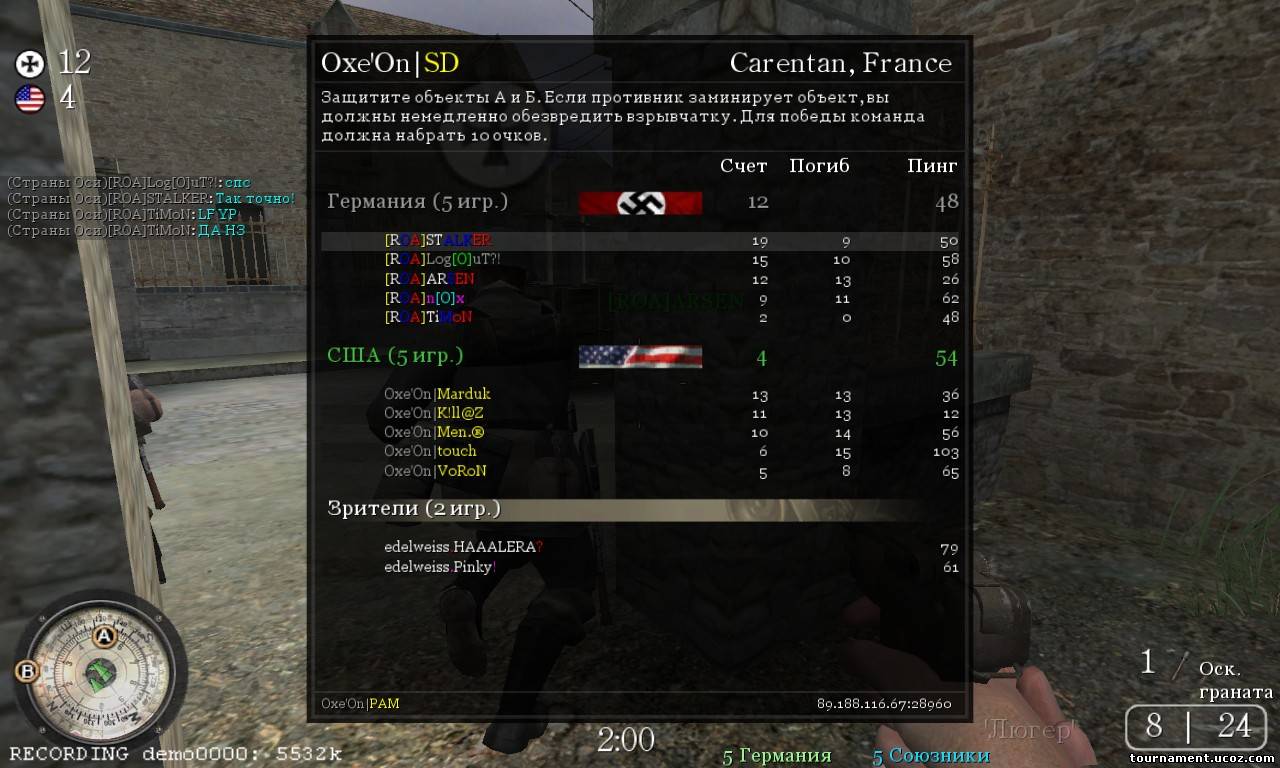Click the Зрители spectators header
This screenshot has height=768, width=1280.
414,509
